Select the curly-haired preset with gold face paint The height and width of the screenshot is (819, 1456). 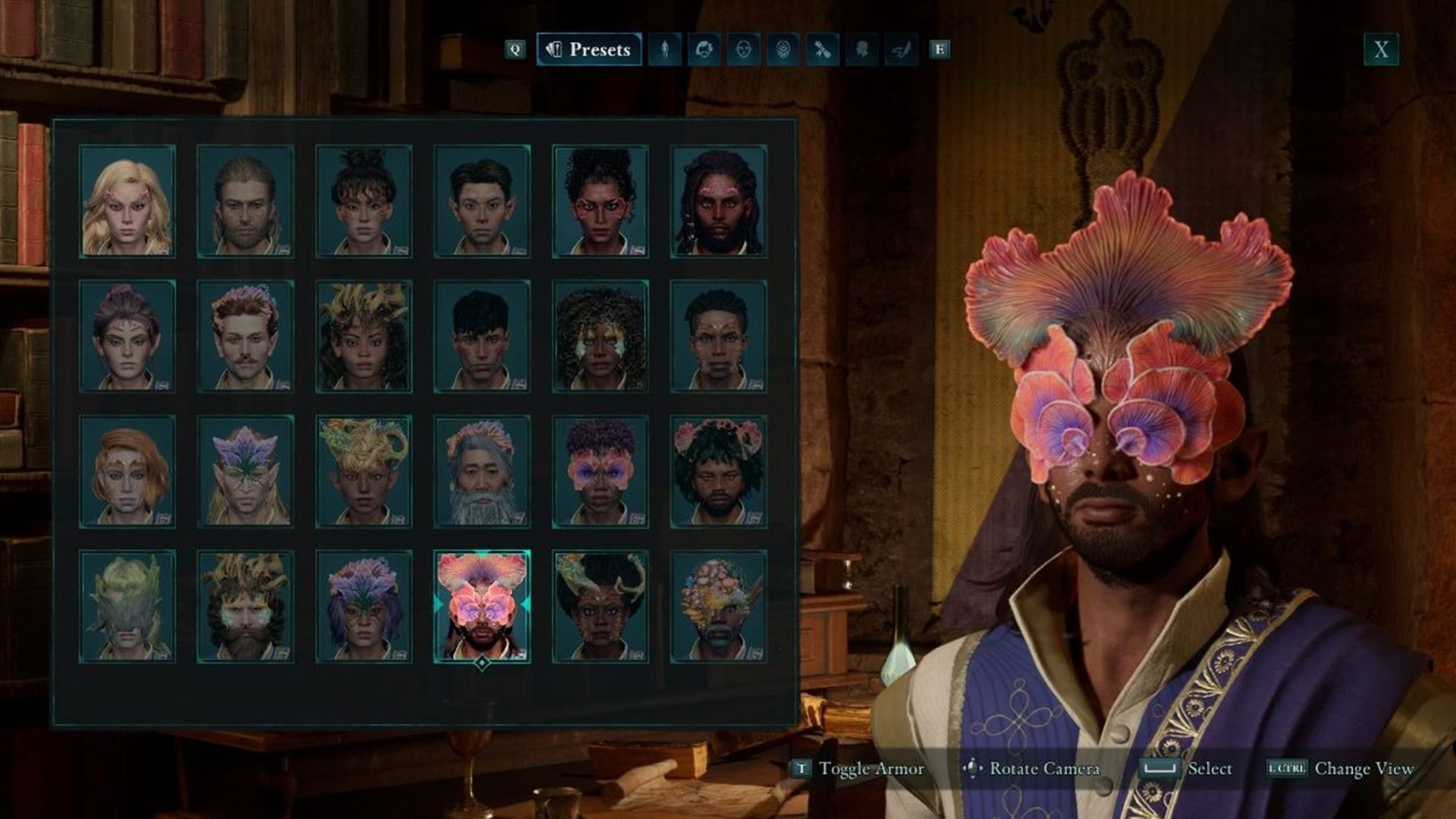pyautogui.click(x=600, y=336)
